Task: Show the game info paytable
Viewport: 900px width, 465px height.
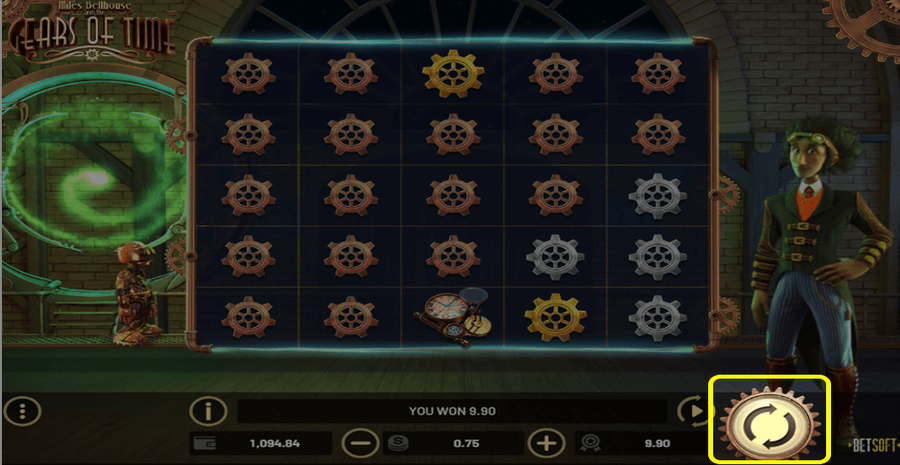Action: point(209,410)
